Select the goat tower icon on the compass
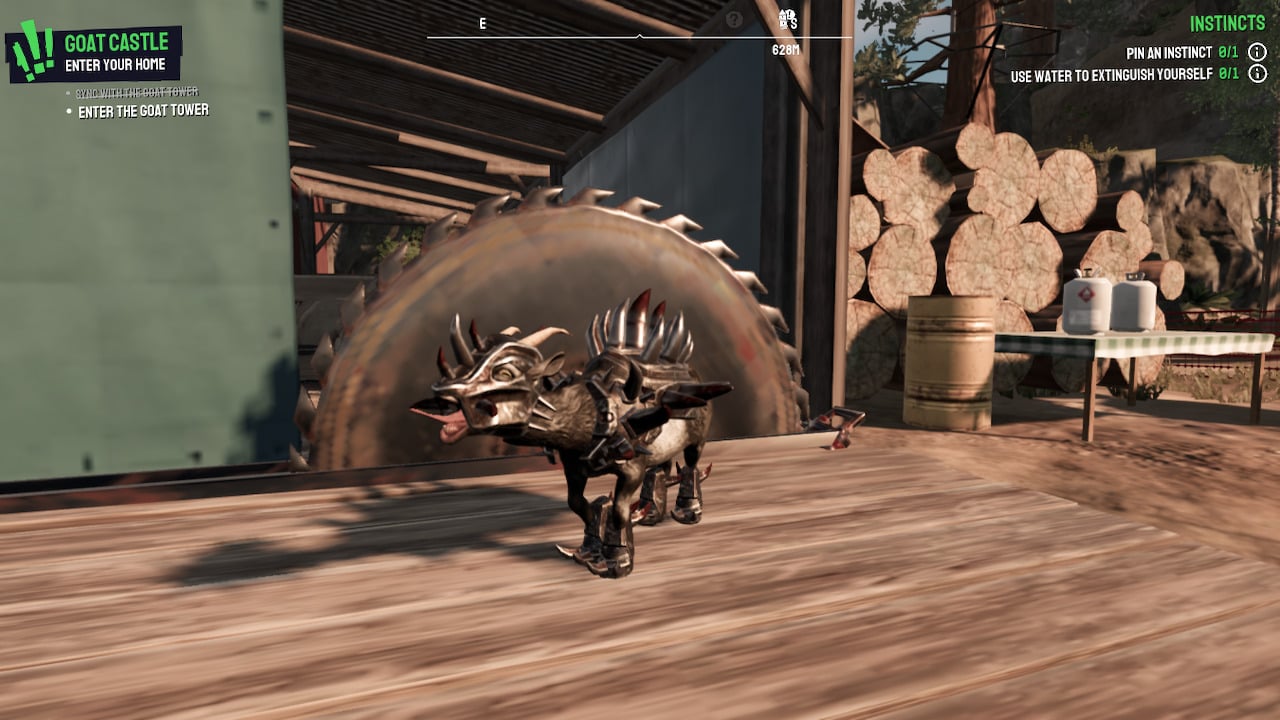Viewport: 1280px width, 720px height. 784,17
